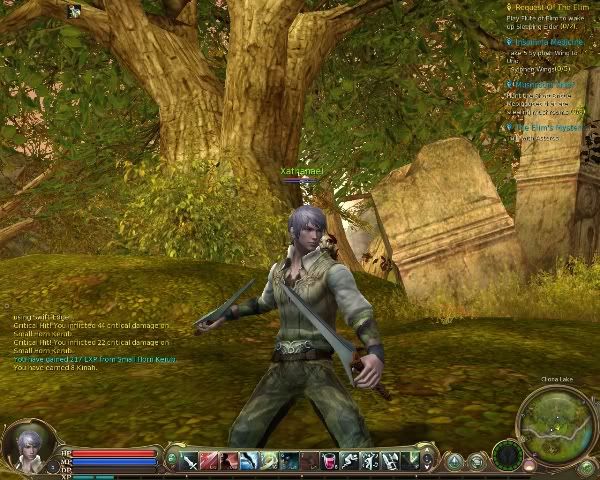
Task: Activate the white sword attack skill
Action: click(x=190, y=461)
